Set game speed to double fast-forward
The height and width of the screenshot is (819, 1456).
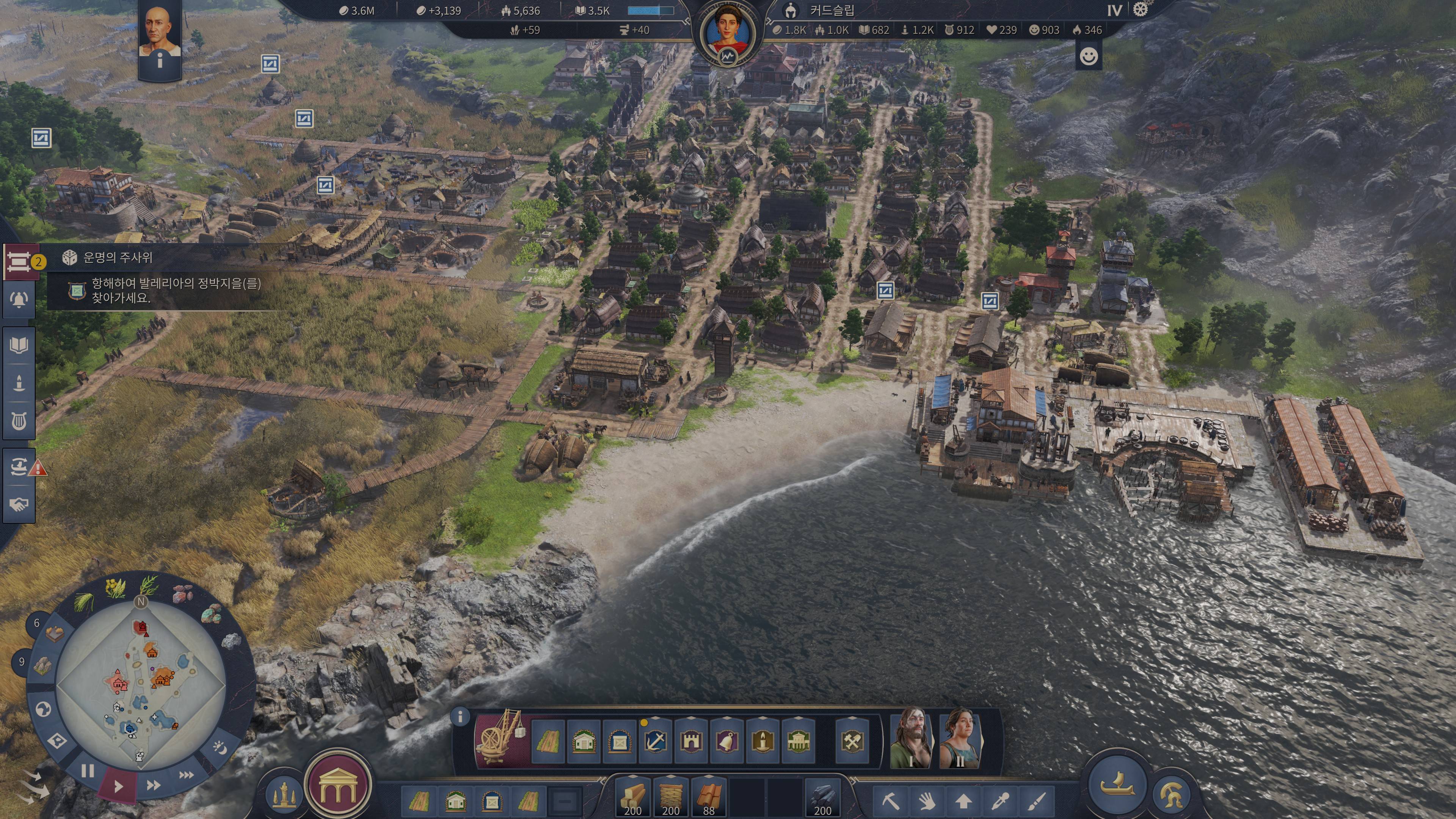pos(153,784)
